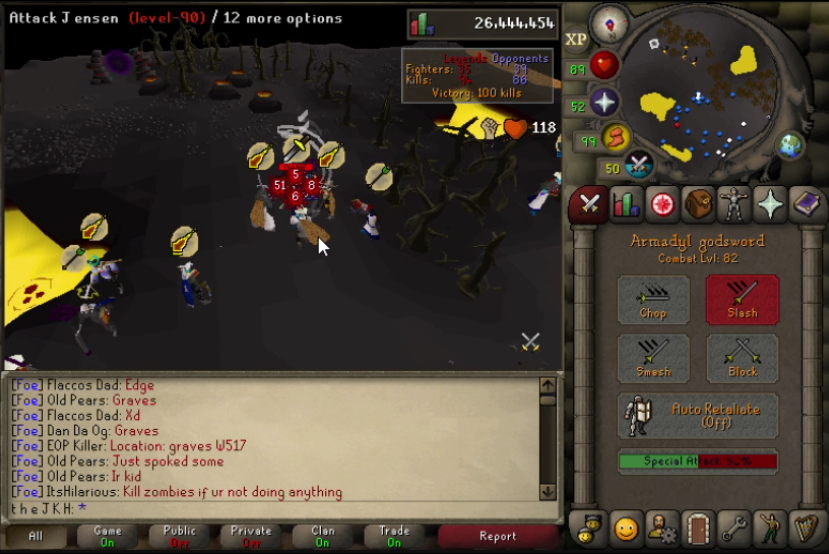The image size is (829, 554).
Task: Switch to the Worn Equipment tab
Action: pos(734,204)
